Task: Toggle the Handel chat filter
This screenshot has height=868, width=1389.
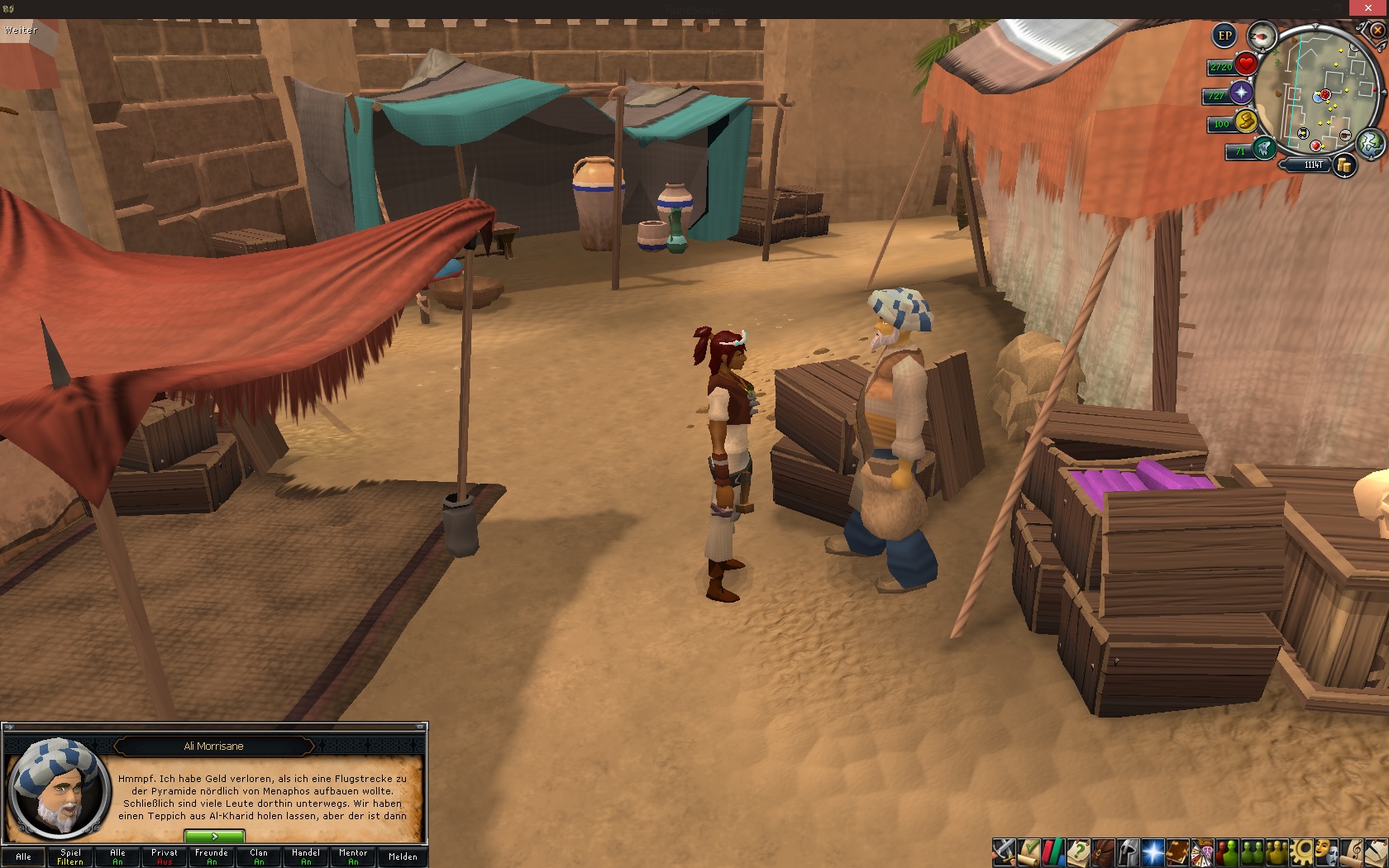Action: pos(306,856)
